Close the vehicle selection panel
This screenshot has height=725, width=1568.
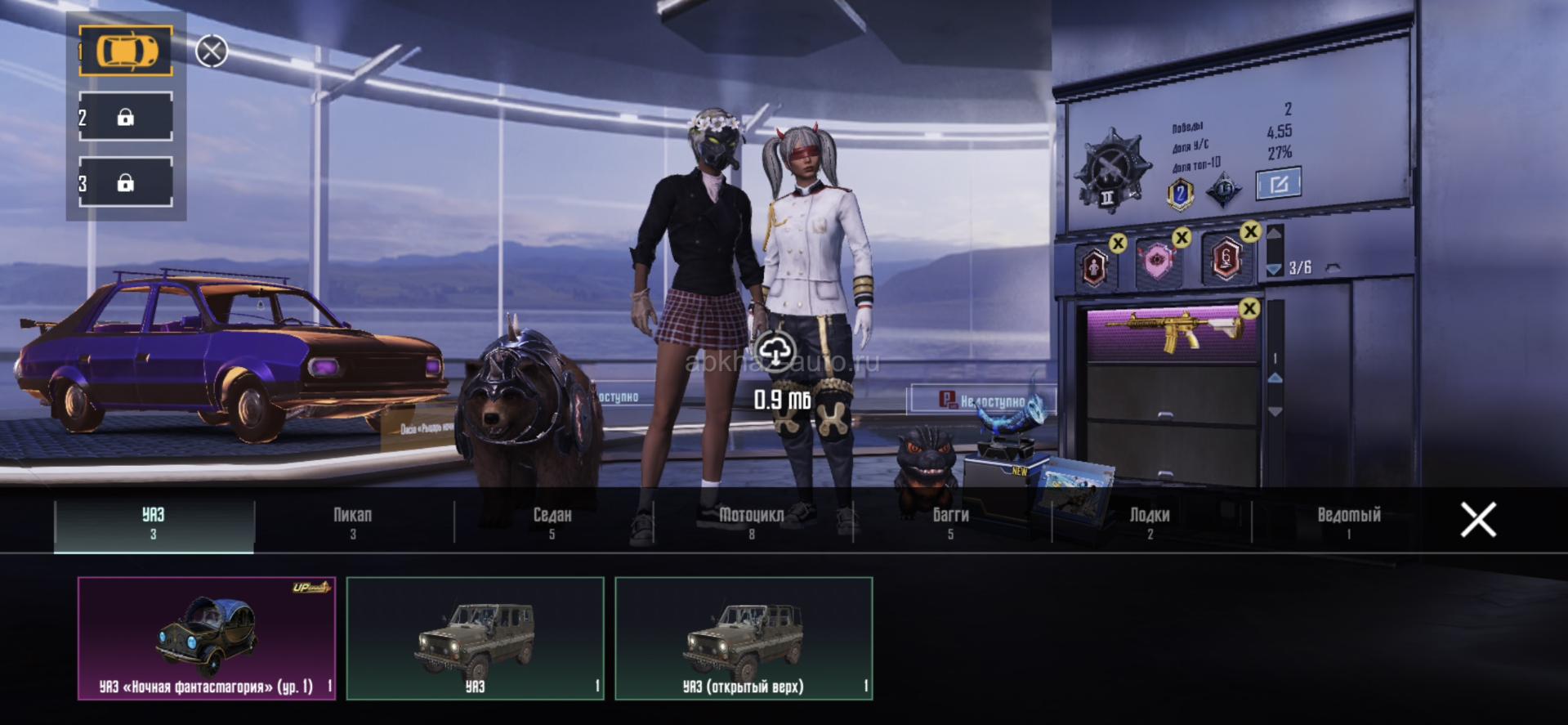[1478, 520]
